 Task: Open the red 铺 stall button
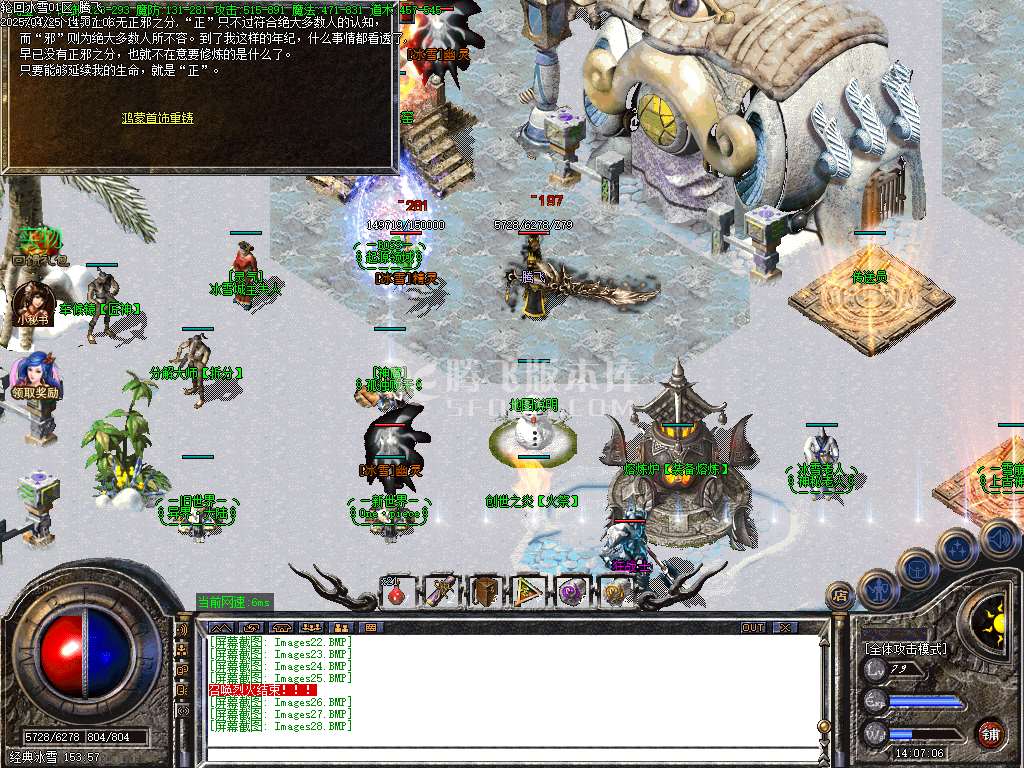[x=990, y=732]
